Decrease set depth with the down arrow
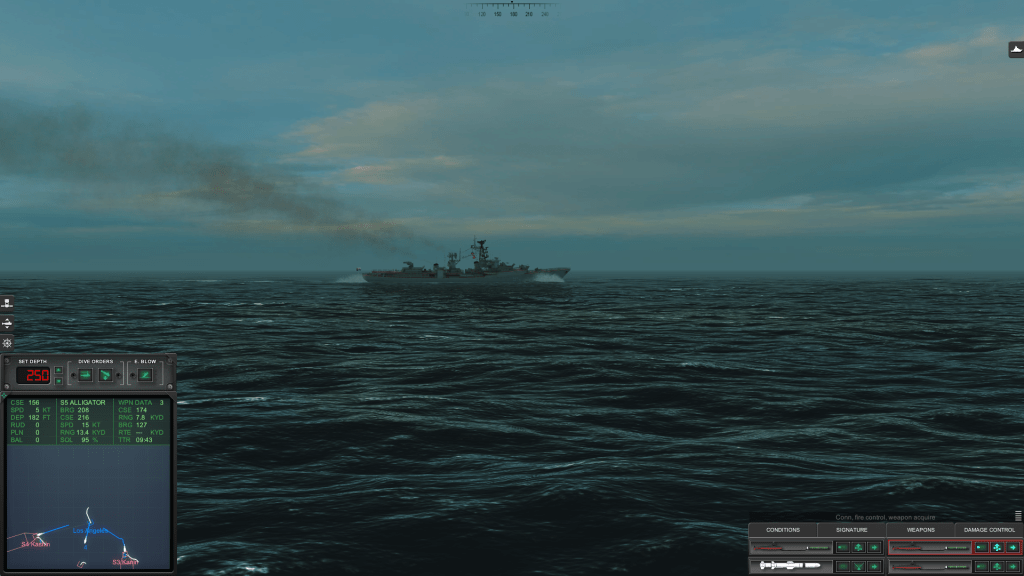Image resolution: width=1024 pixels, height=576 pixels. pos(59,381)
